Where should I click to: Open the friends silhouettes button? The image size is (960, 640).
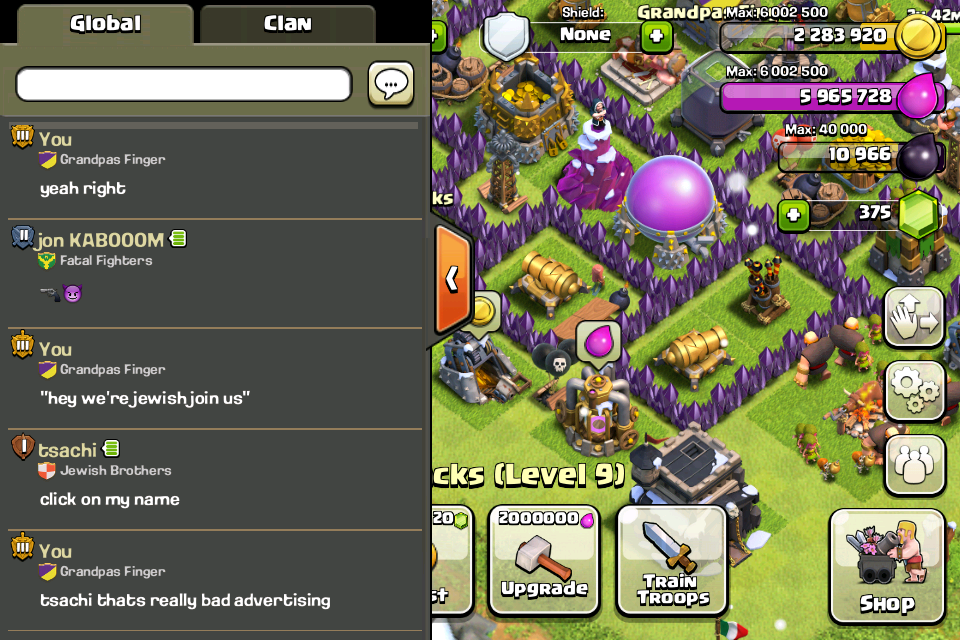tap(914, 464)
